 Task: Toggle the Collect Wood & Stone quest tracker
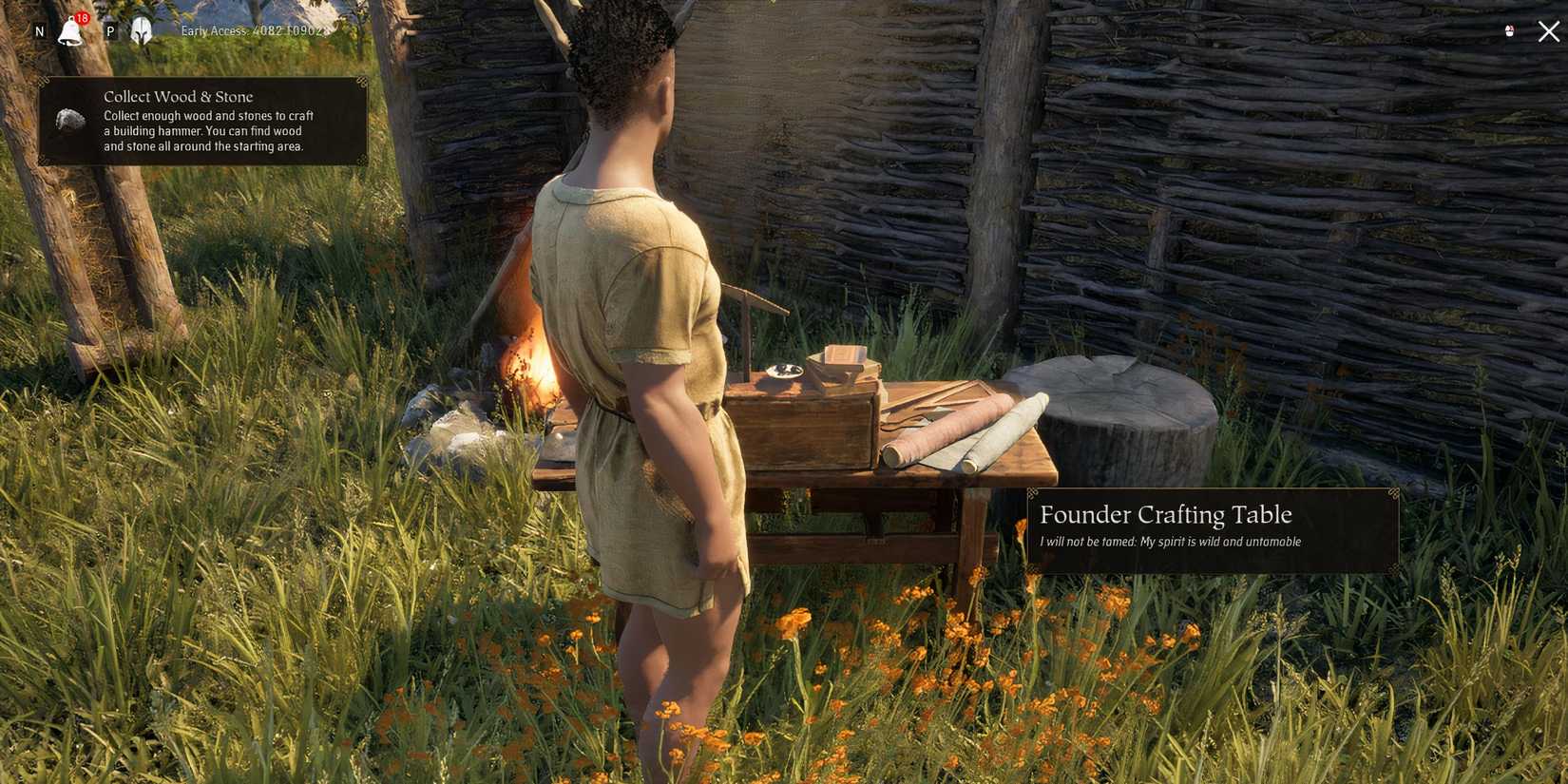point(204,122)
